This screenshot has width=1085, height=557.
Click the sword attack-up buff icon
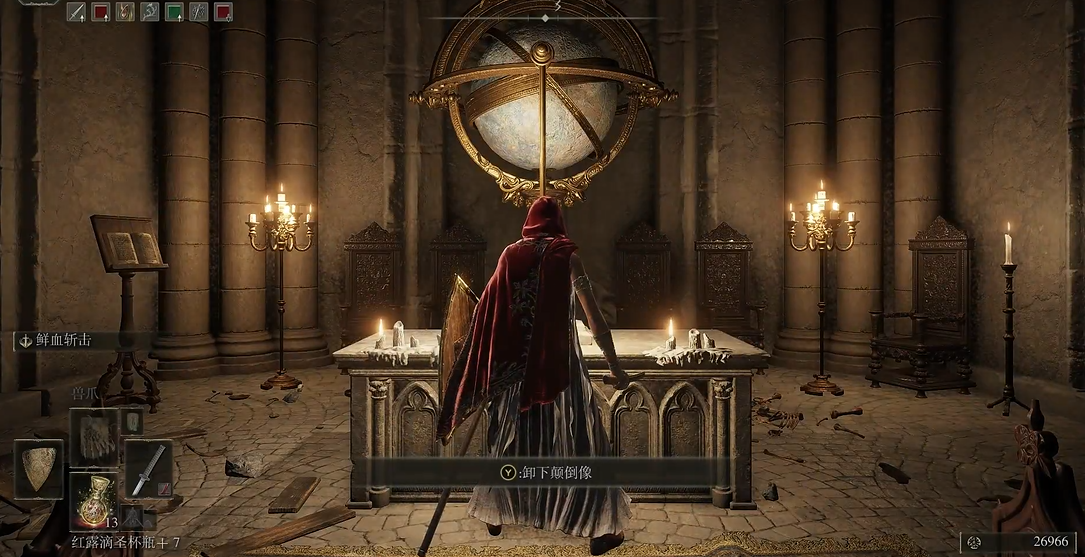pos(76,12)
